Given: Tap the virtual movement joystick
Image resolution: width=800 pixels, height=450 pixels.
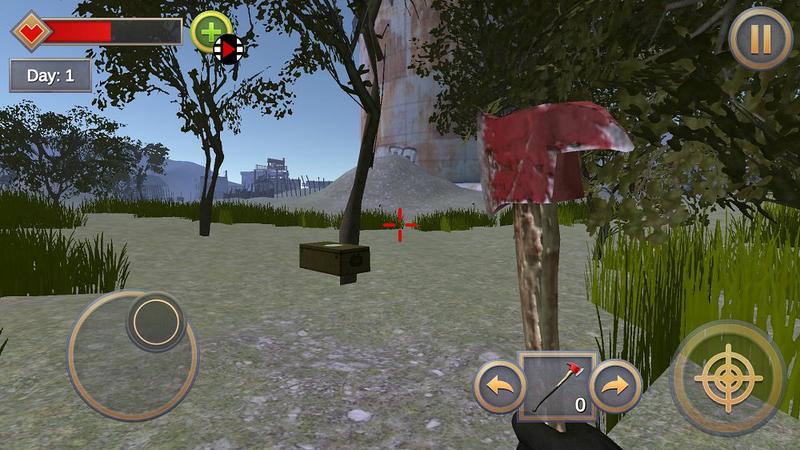Looking at the screenshot, I should [x=156, y=322].
